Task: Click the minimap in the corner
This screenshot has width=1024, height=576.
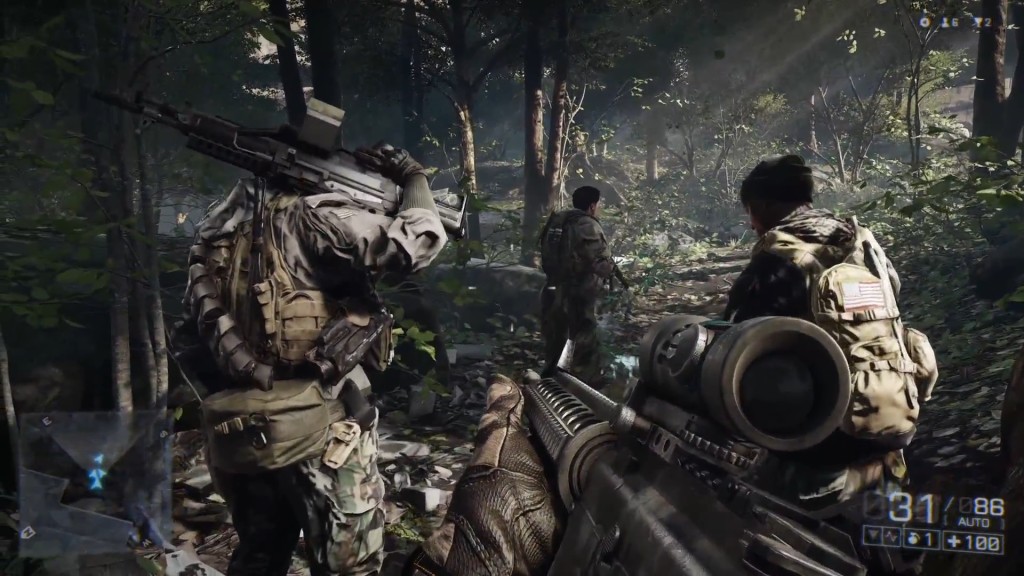Action: pyautogui.click(x=92, y=480)
